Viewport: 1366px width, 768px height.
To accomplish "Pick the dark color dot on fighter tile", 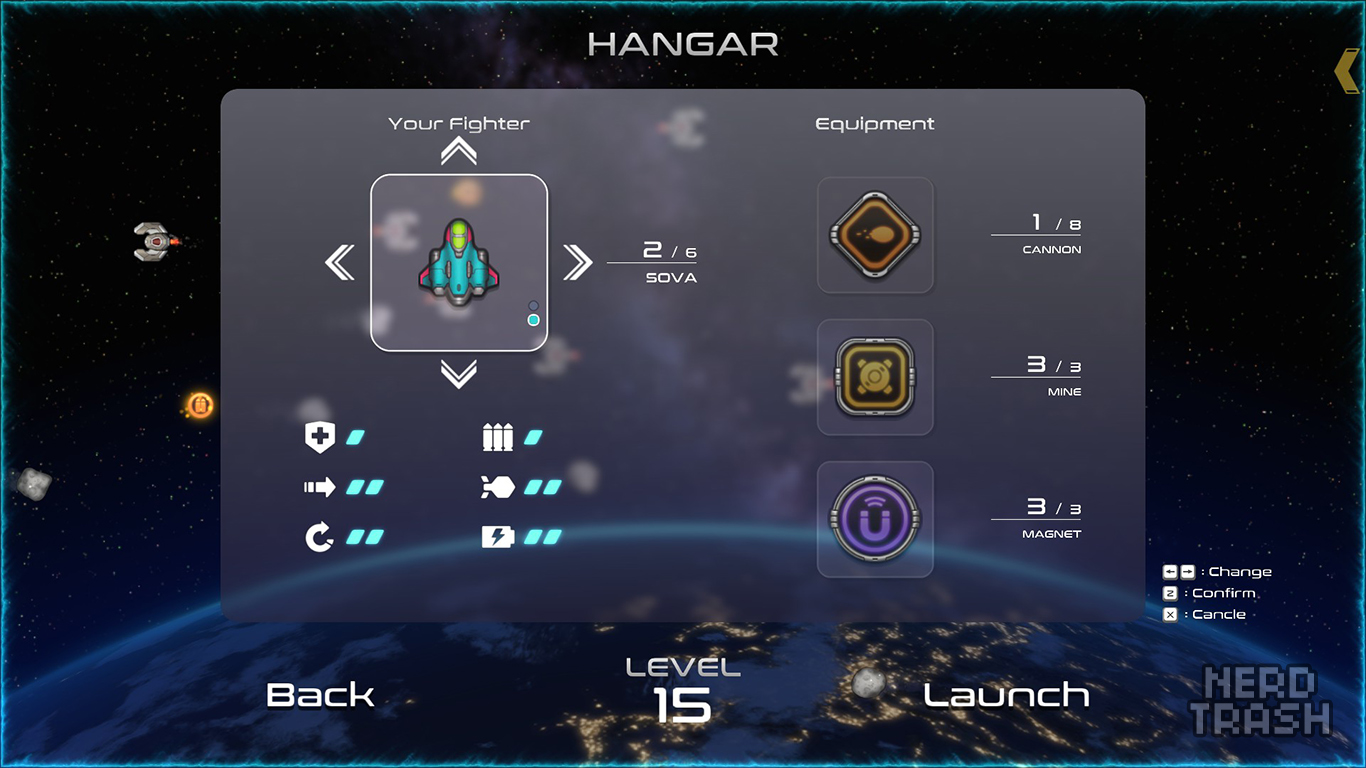I will pyautogui.click(x=533, y=305).
